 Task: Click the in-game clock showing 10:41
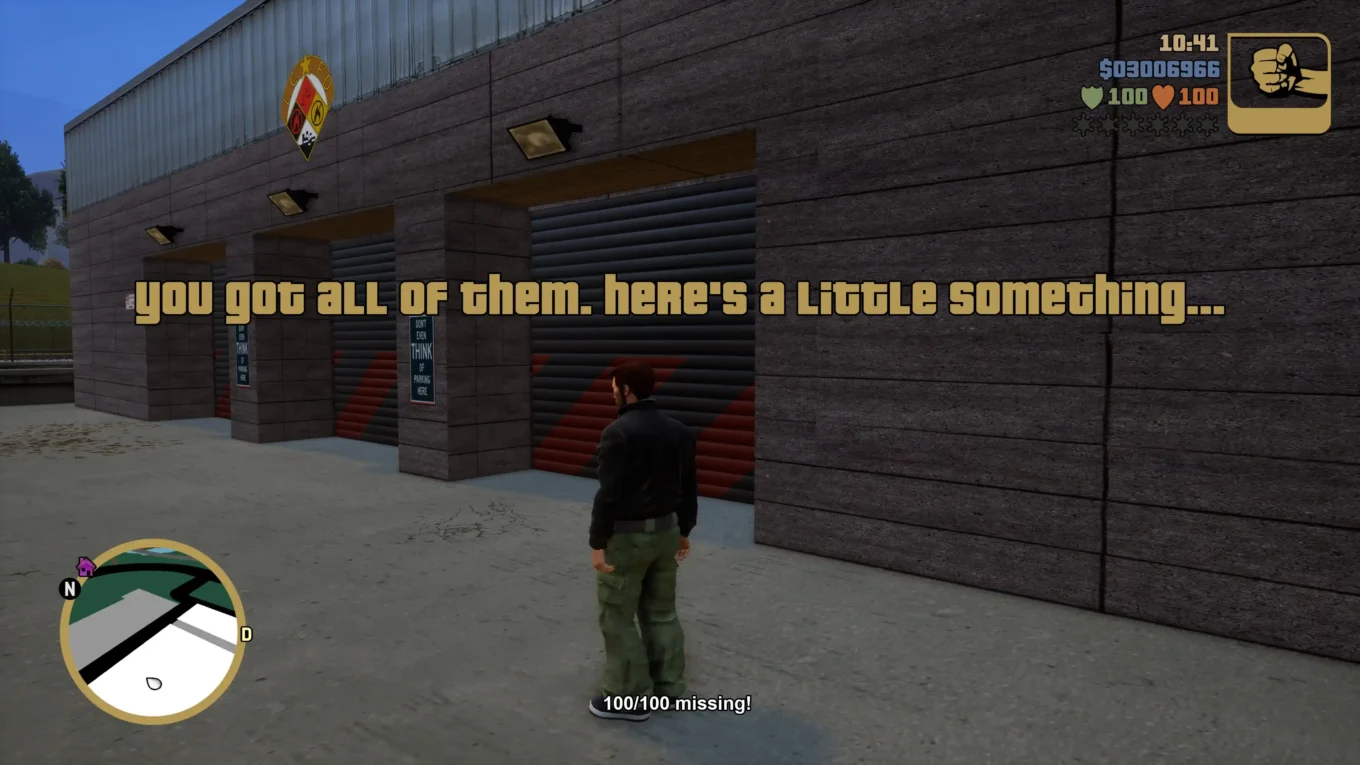pos(1190,44)
